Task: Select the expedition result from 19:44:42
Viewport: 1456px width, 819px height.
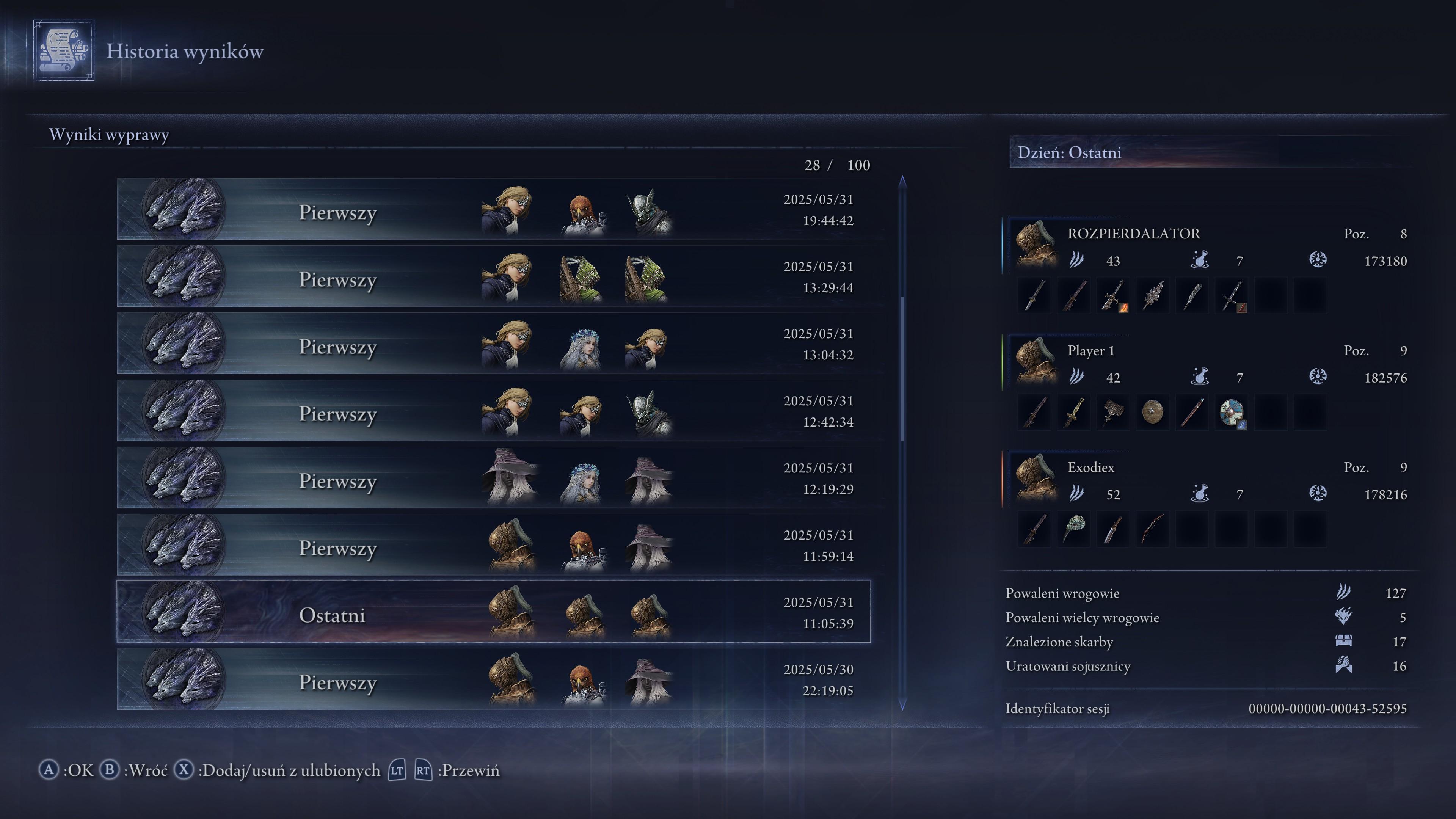Action: 493,210
